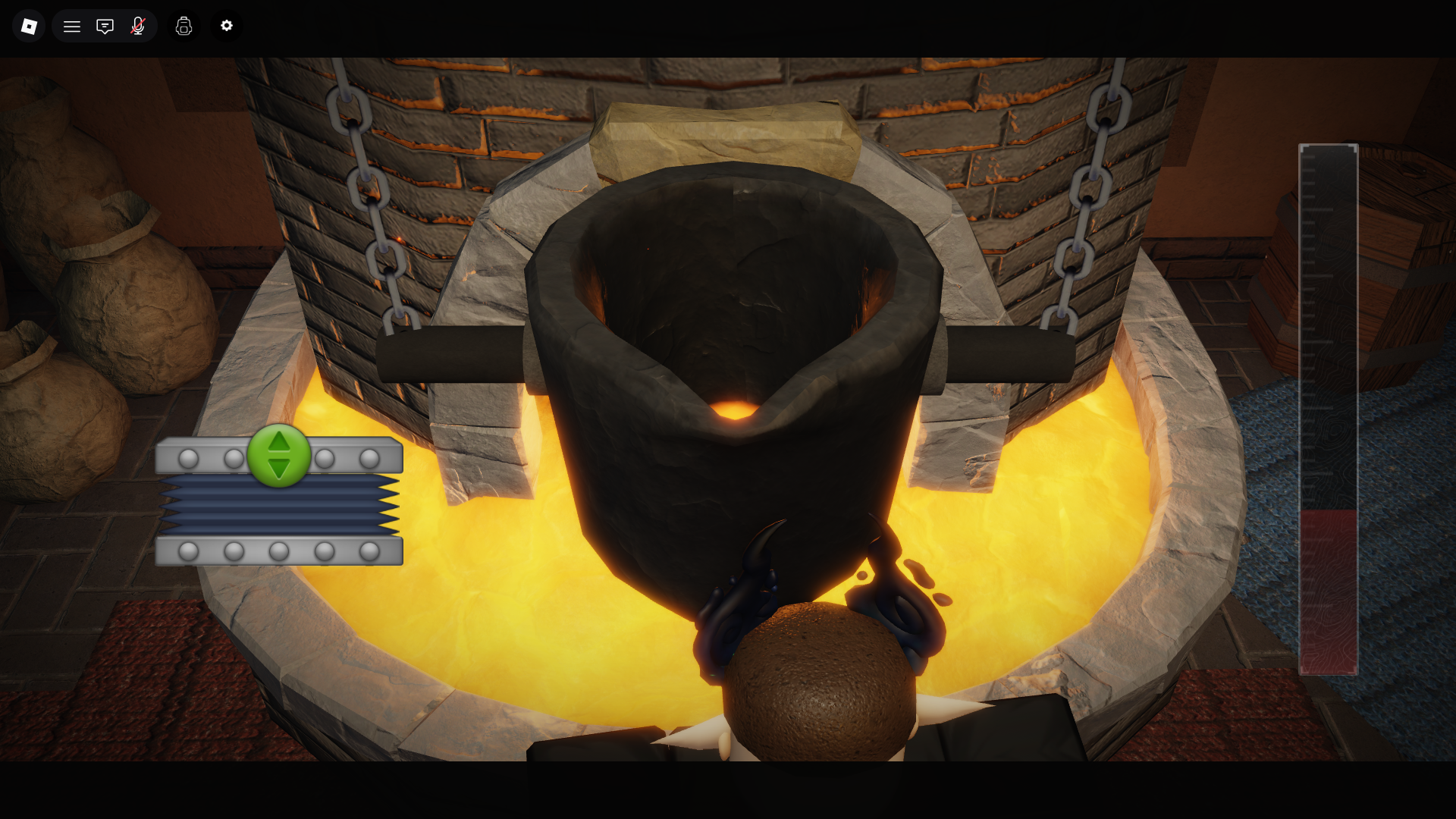Expand the in-game menu via hamburger icon
The width and height of the screenshot is (1456, 819).
(x=71, y=26)
